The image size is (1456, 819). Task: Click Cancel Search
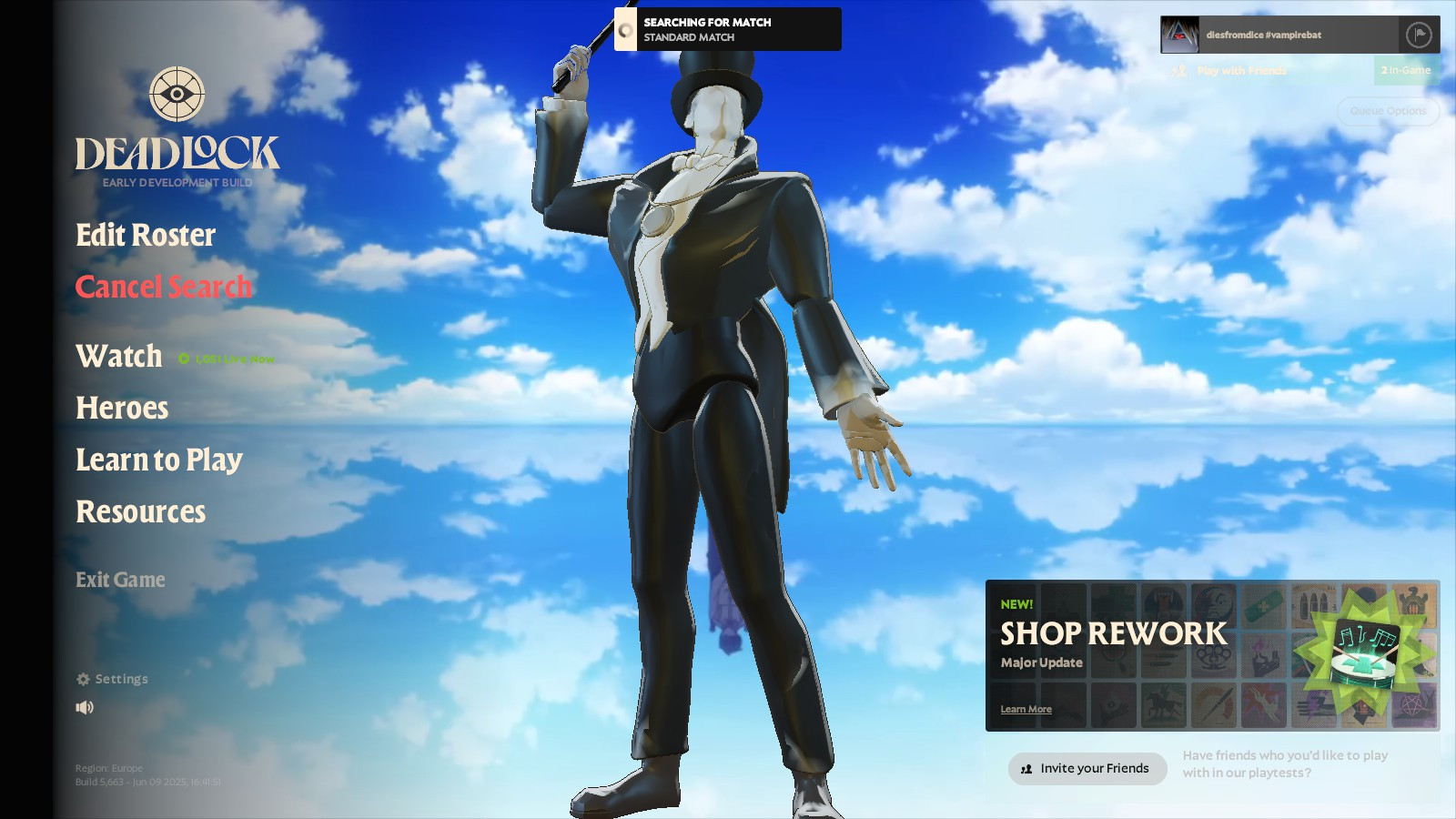[x=163, y=287]
